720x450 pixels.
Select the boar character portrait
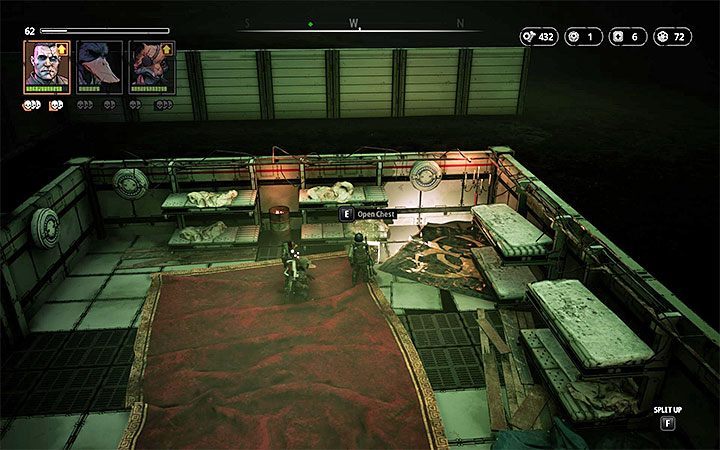pyautogui.click(x=152, y=66)
